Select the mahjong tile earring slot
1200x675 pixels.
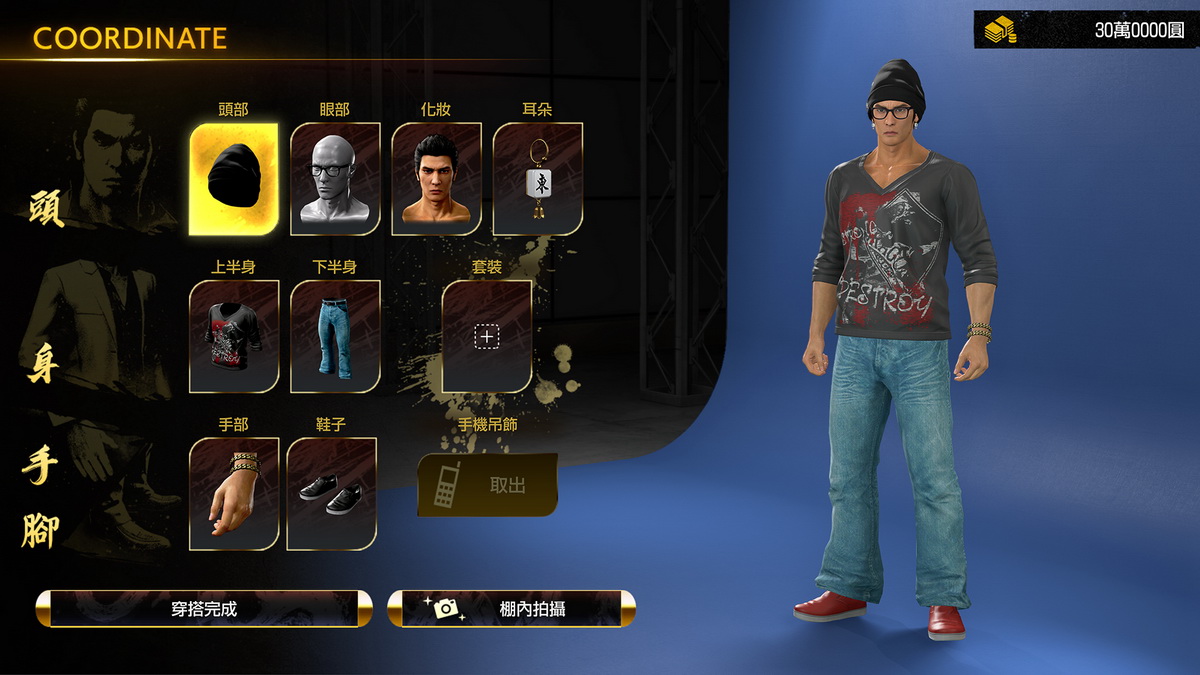tap(537, 179)
